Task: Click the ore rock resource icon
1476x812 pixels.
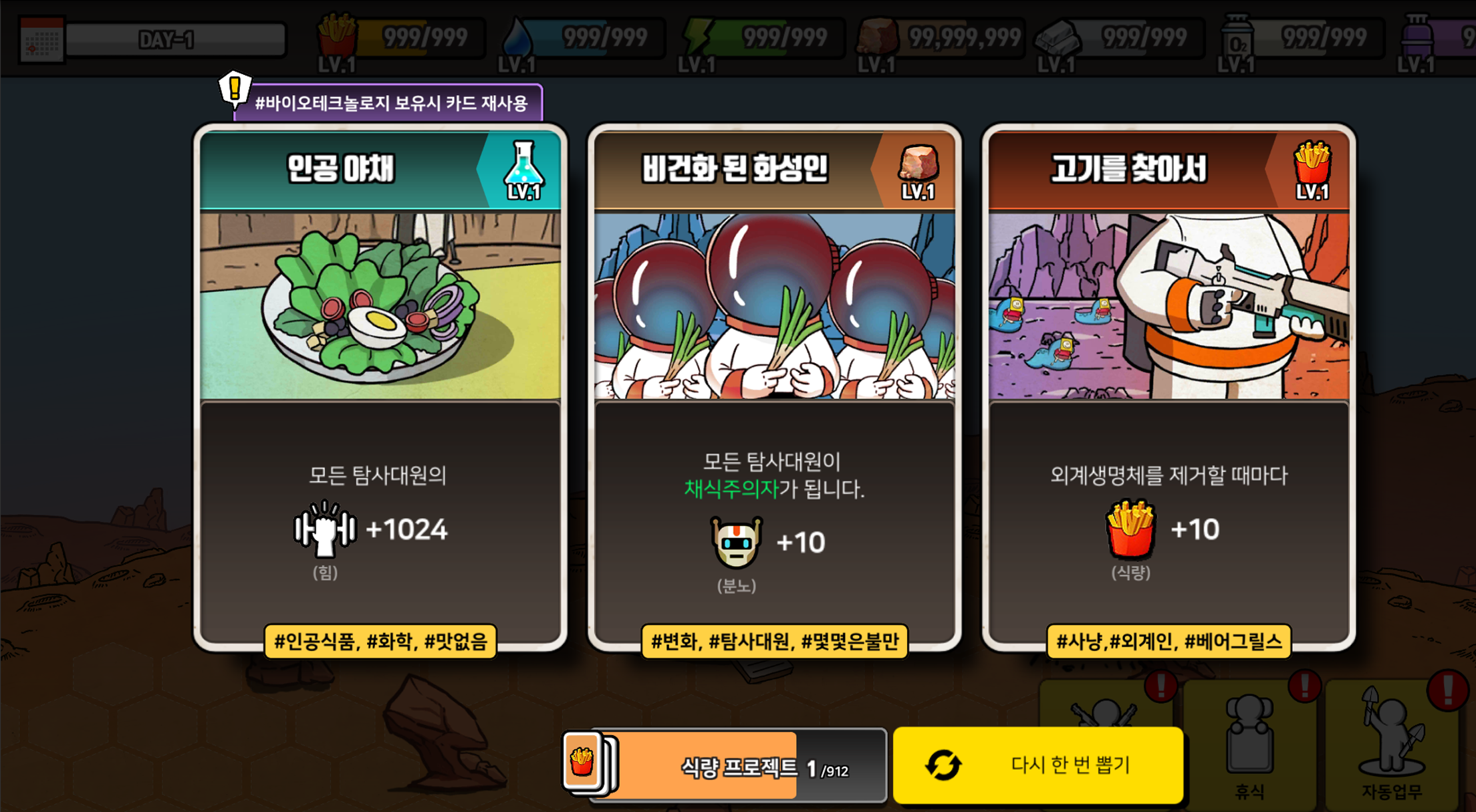Action: [877, 37]
